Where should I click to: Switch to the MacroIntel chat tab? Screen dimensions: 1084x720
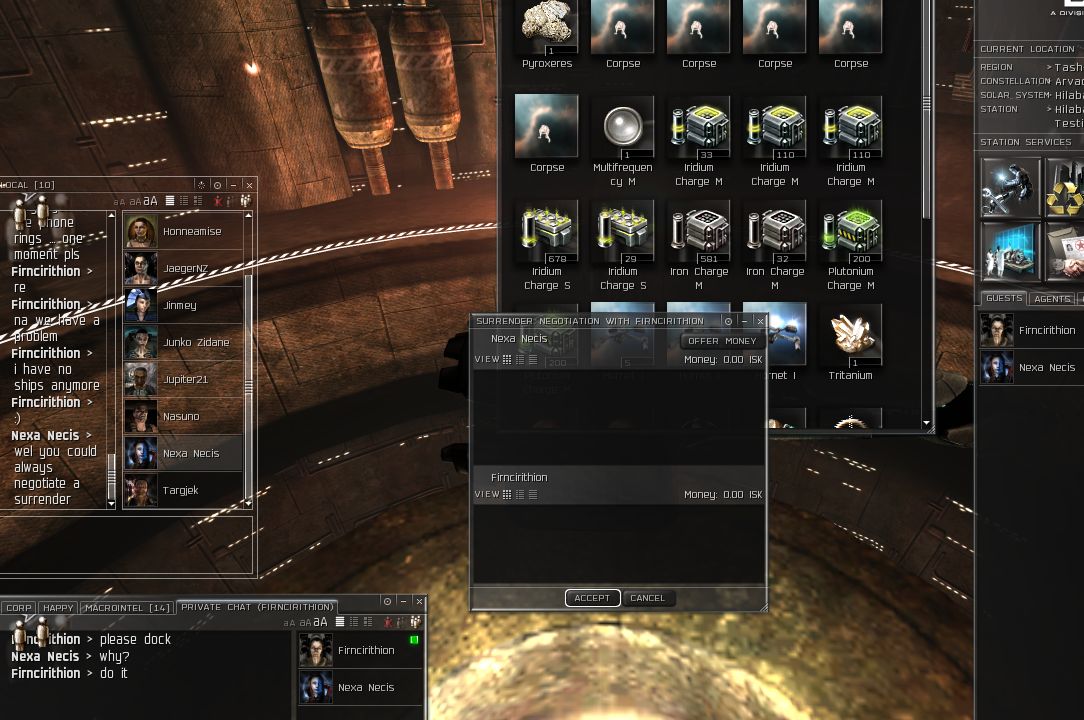[x=127, y=608]
